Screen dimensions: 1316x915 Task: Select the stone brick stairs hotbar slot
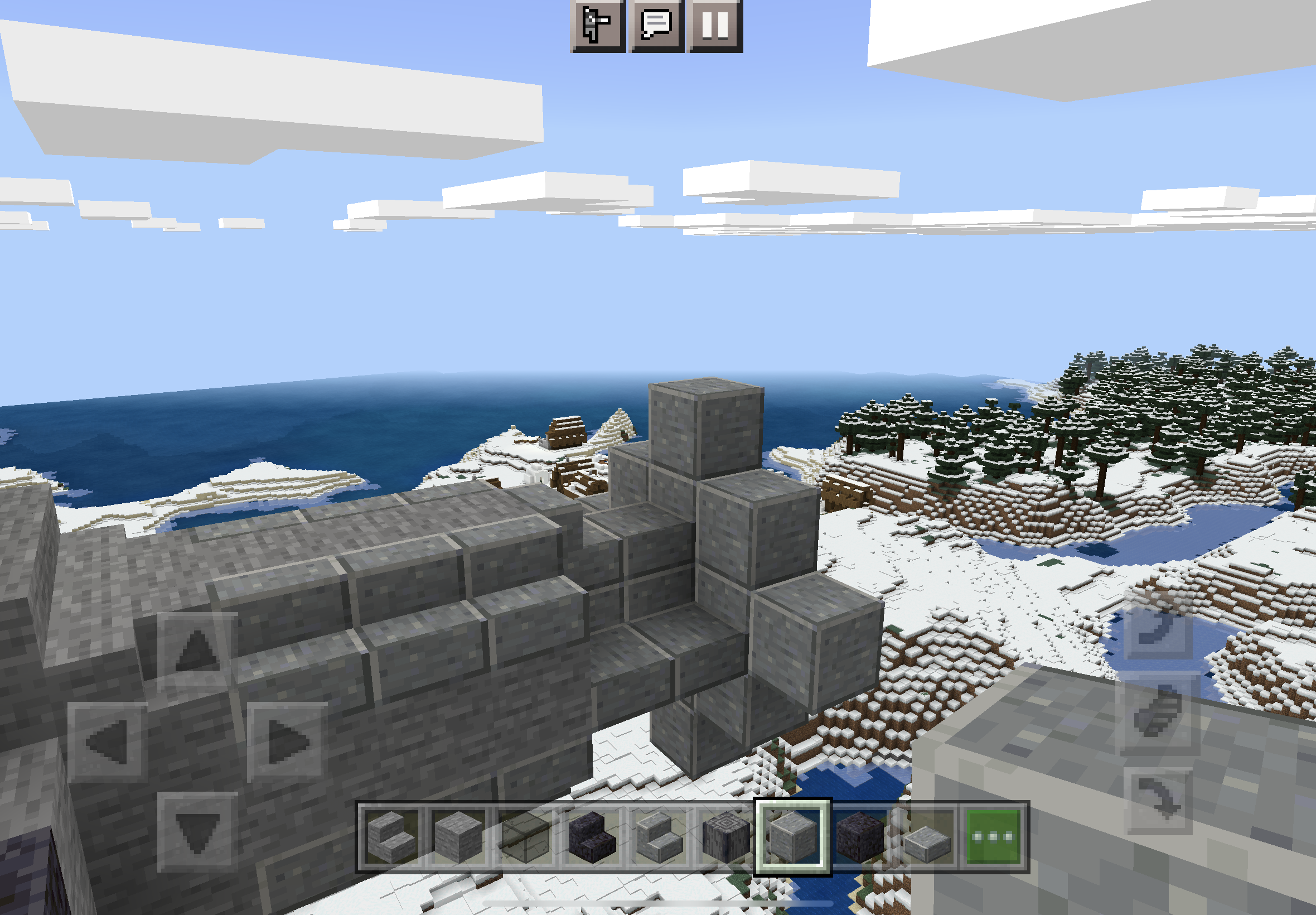pos(392,837)
